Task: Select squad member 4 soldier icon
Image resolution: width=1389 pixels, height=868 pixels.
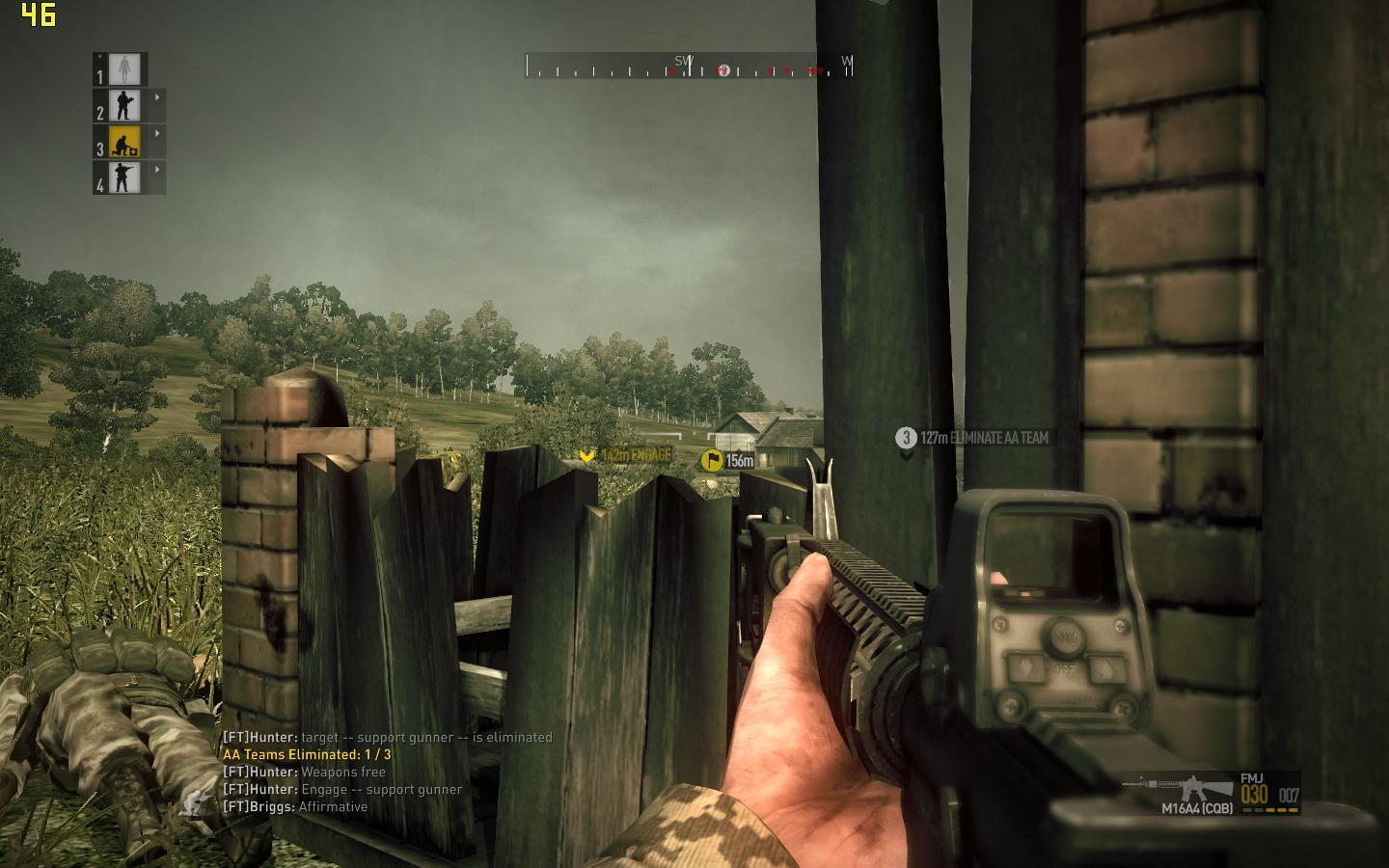Action: 124,177
